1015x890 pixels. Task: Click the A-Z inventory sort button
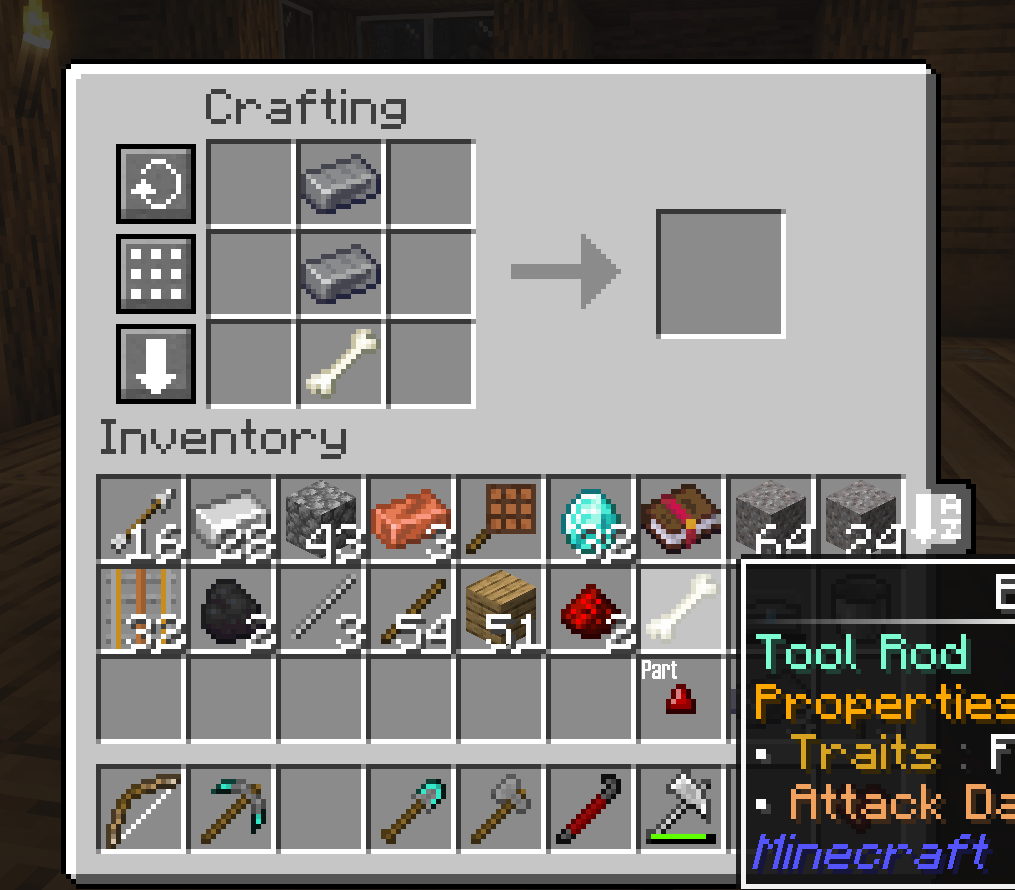[x=936, y=518]
